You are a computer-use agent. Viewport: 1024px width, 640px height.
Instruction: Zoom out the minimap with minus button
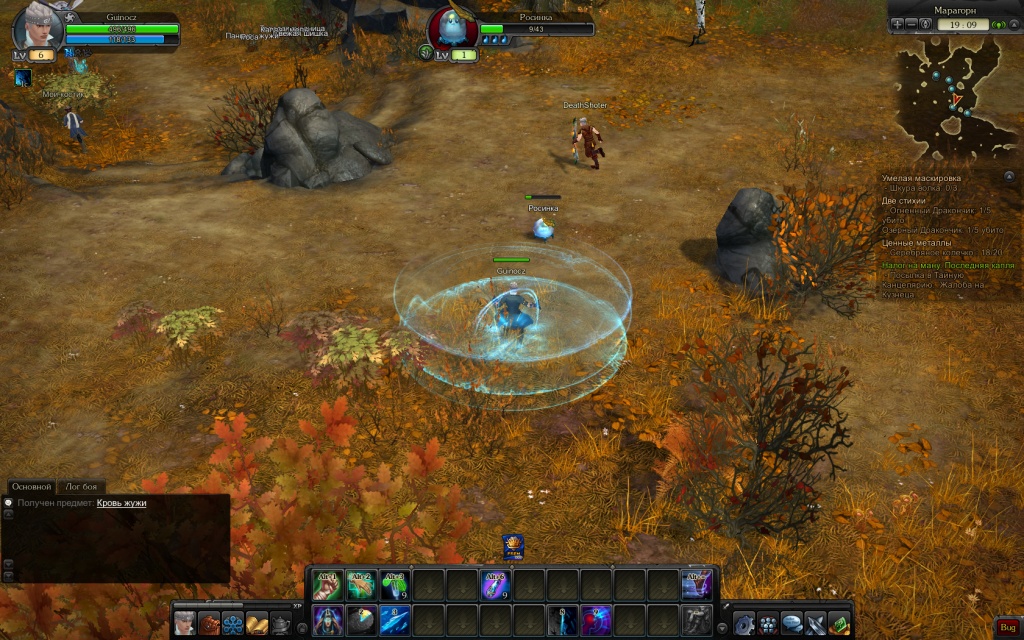(912, 24)
